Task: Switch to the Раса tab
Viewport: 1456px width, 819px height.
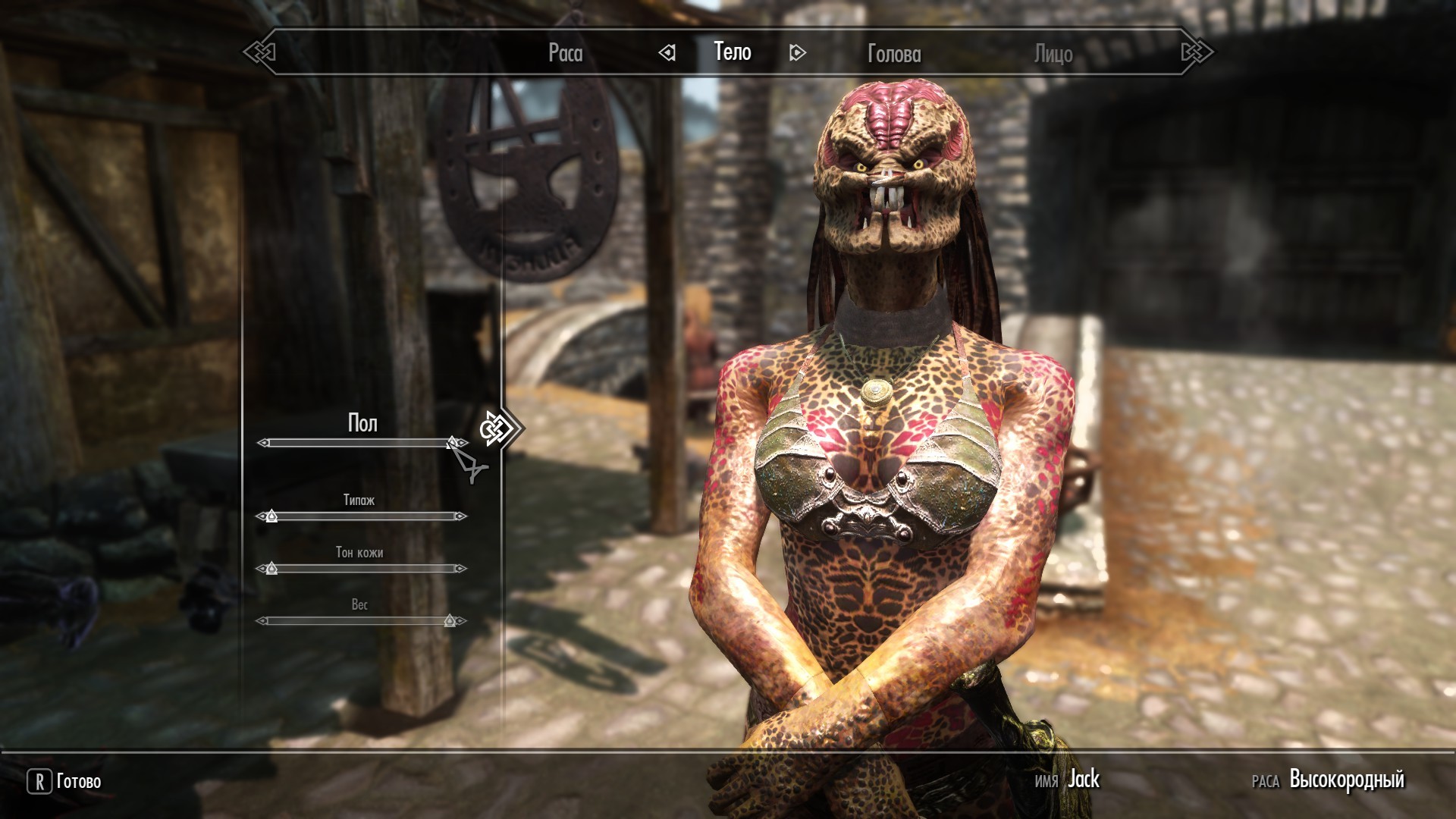Action: pyautogui.click(x=565, y=53)
